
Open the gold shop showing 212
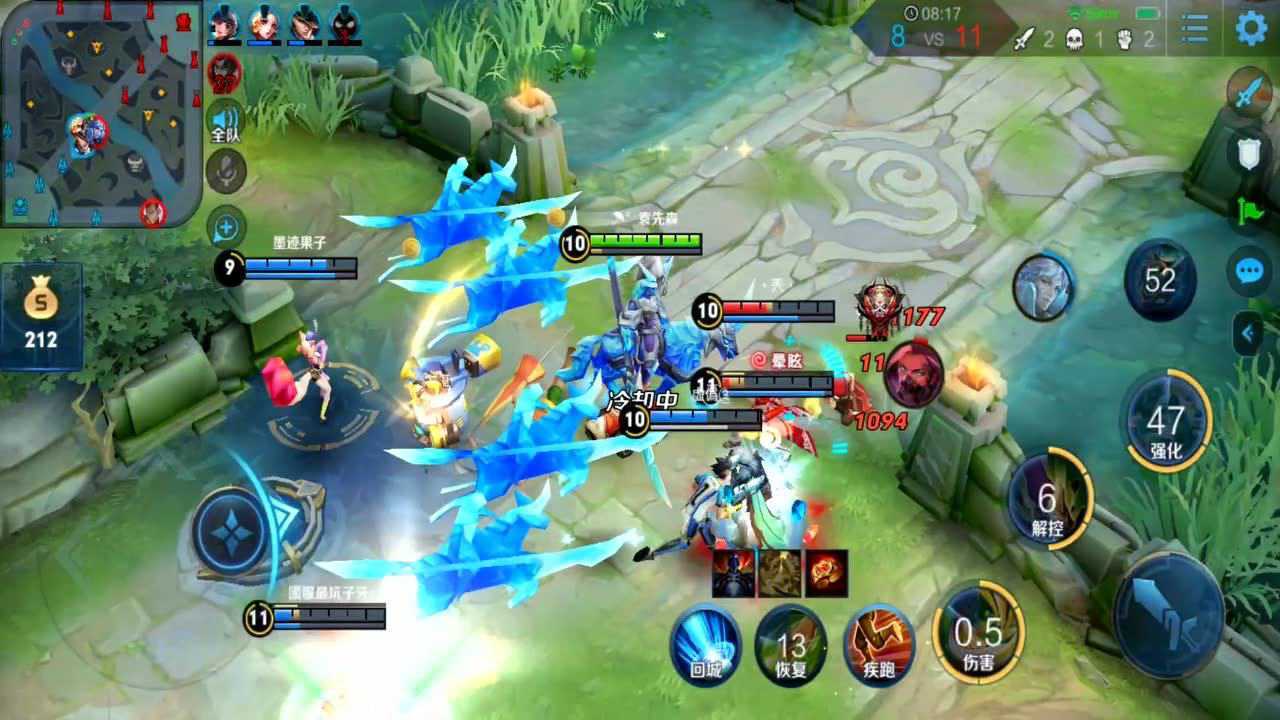pyautogui.click(x=41, y=316)
